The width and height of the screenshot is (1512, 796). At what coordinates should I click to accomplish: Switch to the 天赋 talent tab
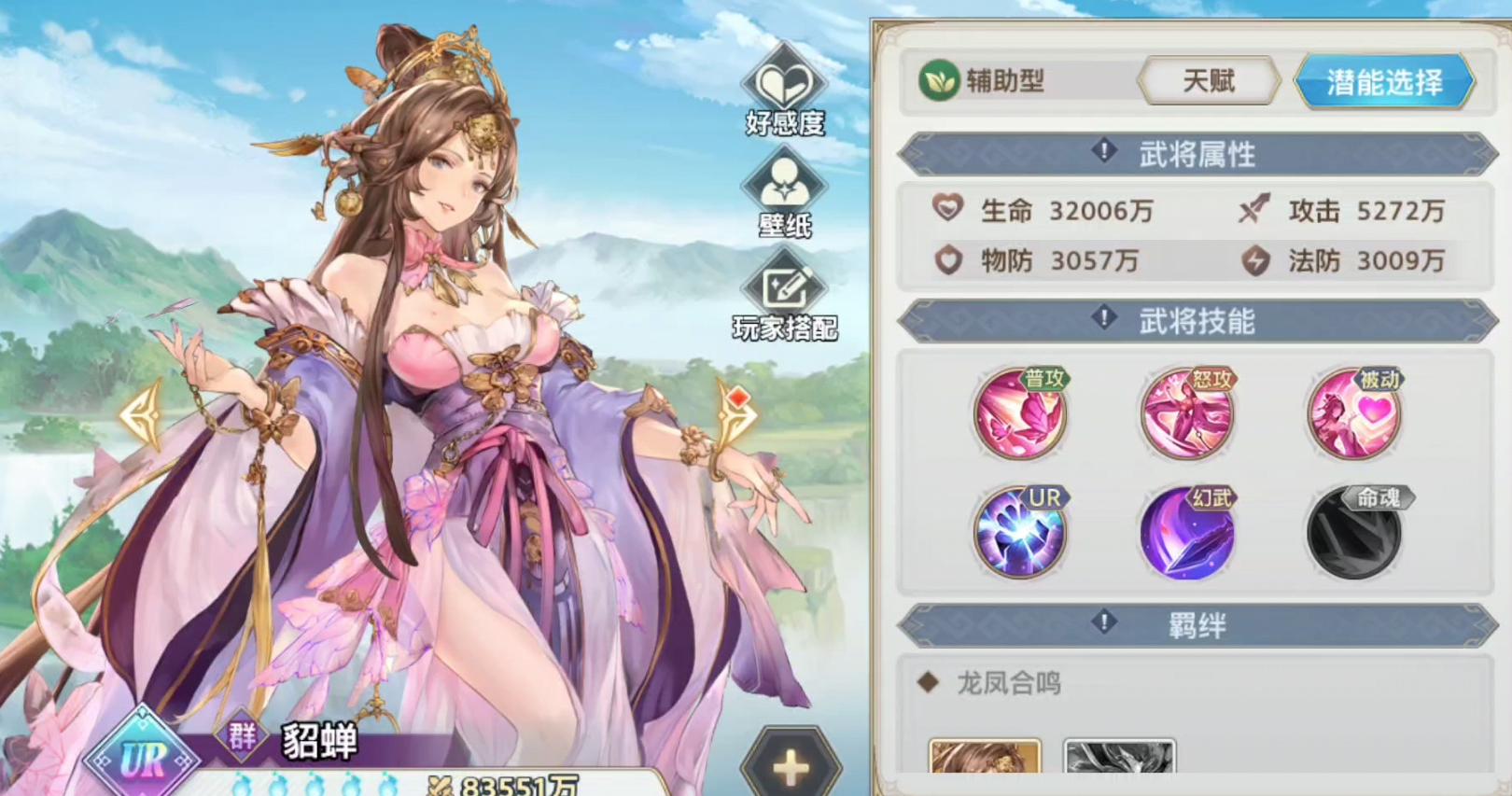[x=1209, y=82]
